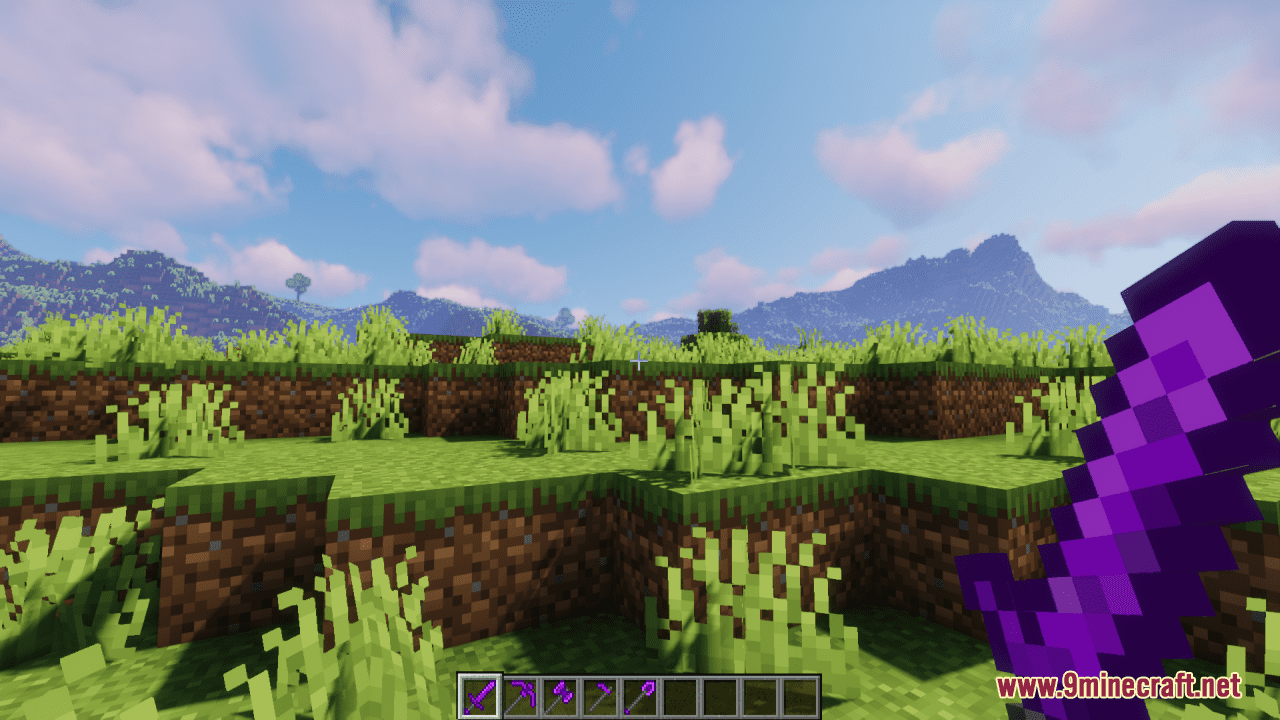Select the axe in hotbar slot three
This screenshot has width=1280, height=720.
coord(560,692)
